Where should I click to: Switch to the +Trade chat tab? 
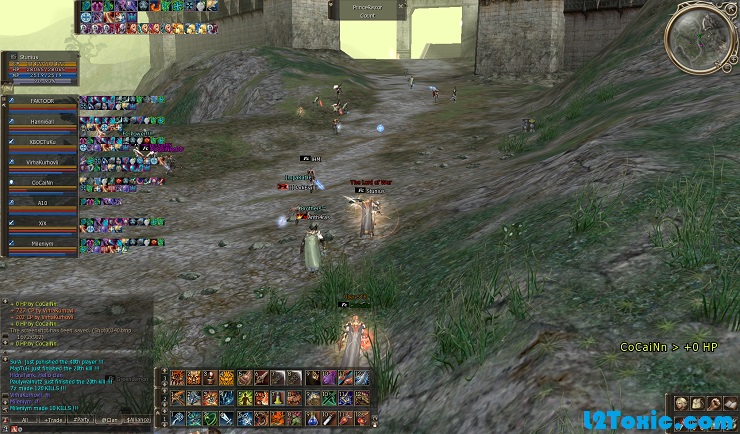coord(52,420)
